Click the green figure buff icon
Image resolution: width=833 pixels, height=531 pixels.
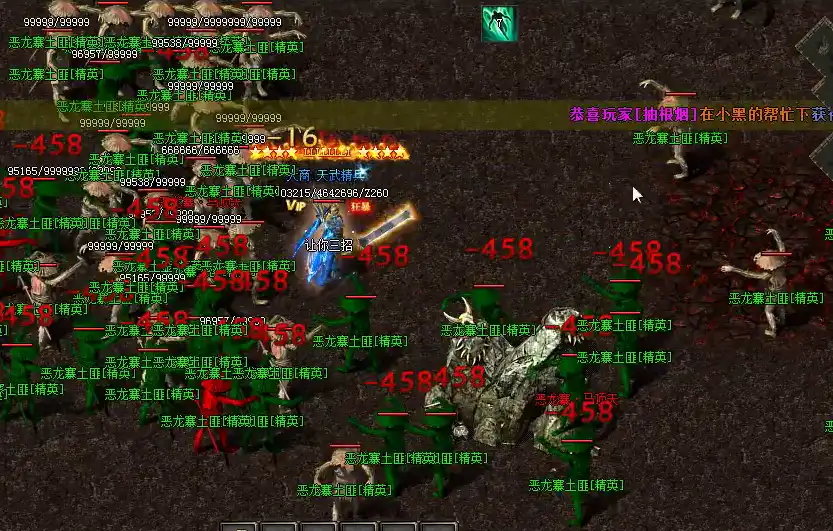[x=499, y=24]
